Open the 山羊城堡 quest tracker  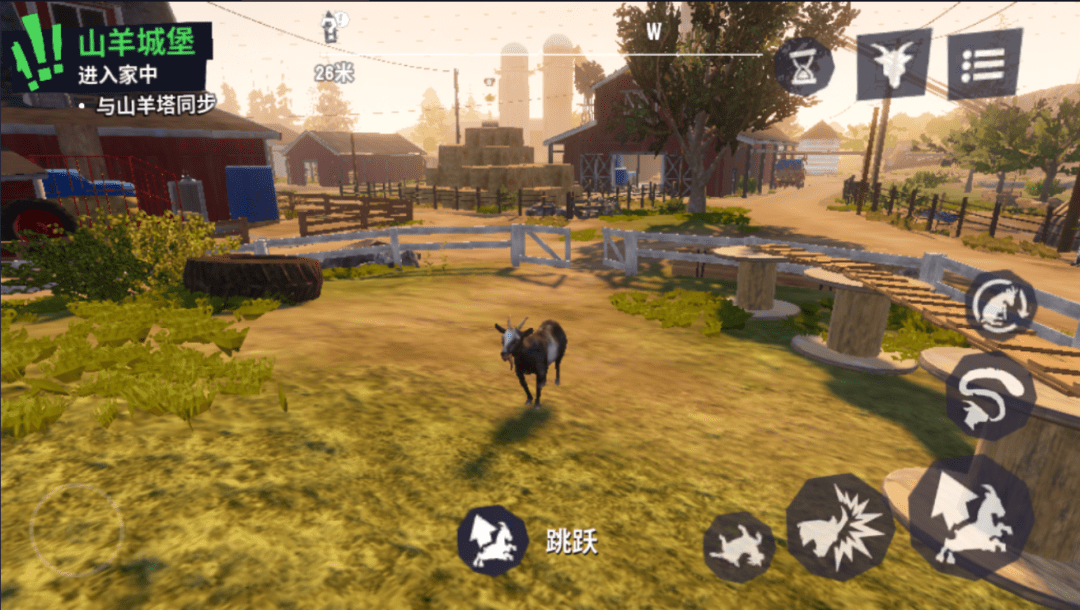click(x=108, y=57)
